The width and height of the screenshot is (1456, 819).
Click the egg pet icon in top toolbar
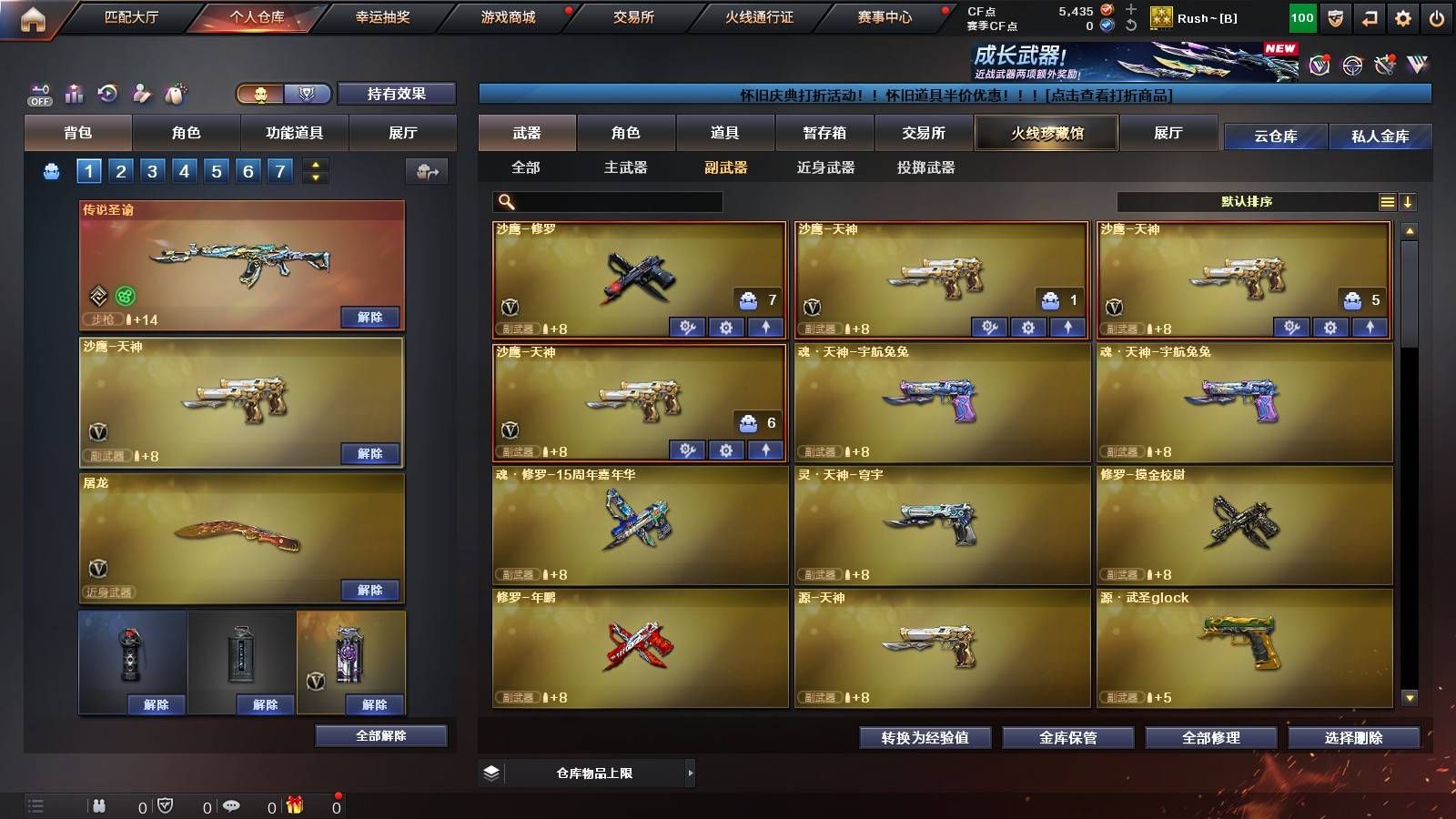[176, 93]
